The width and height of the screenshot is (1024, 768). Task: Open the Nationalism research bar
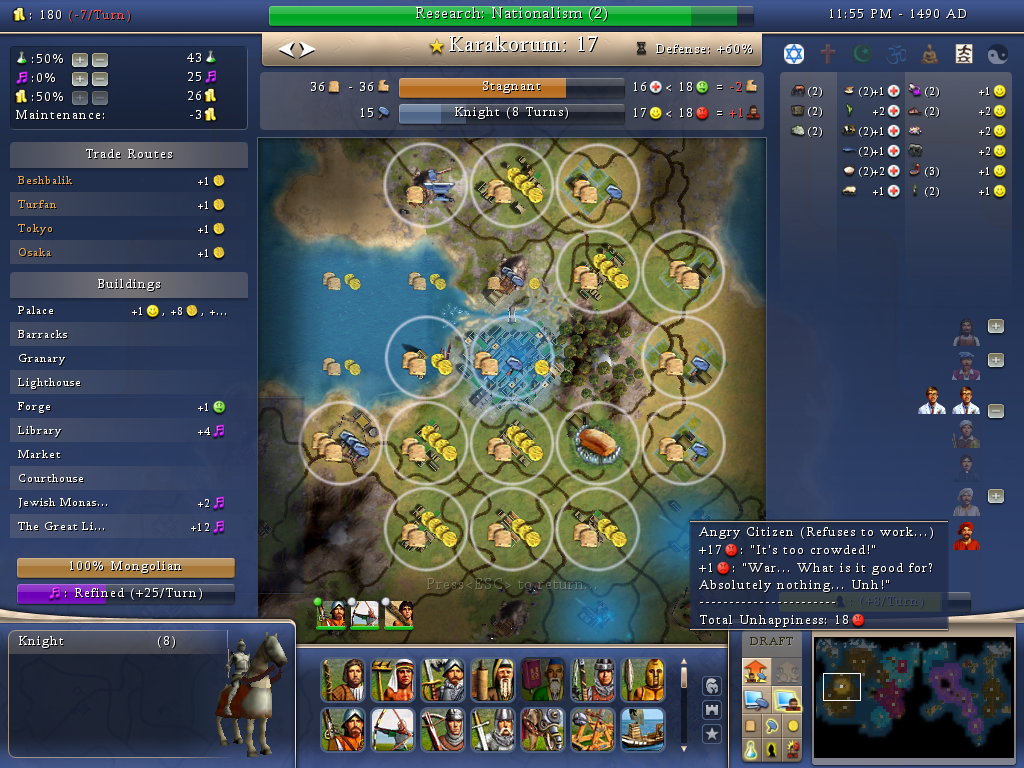511,14
